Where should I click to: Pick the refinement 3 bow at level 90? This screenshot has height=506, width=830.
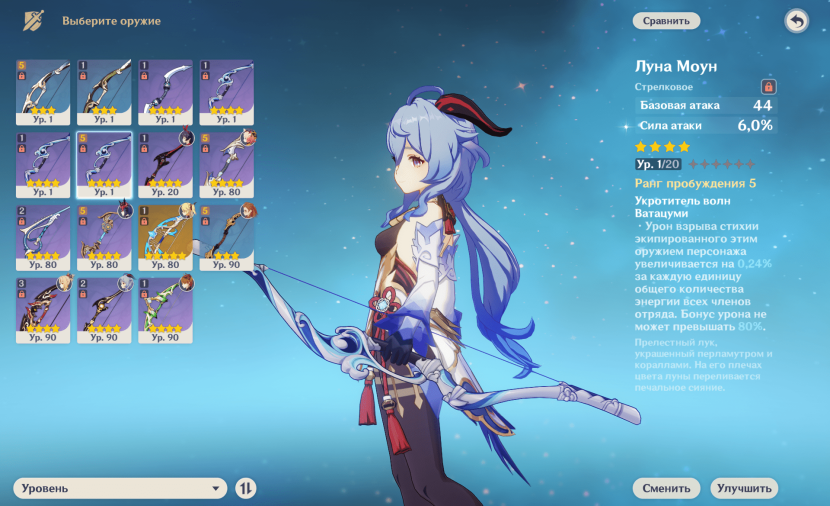43,310
